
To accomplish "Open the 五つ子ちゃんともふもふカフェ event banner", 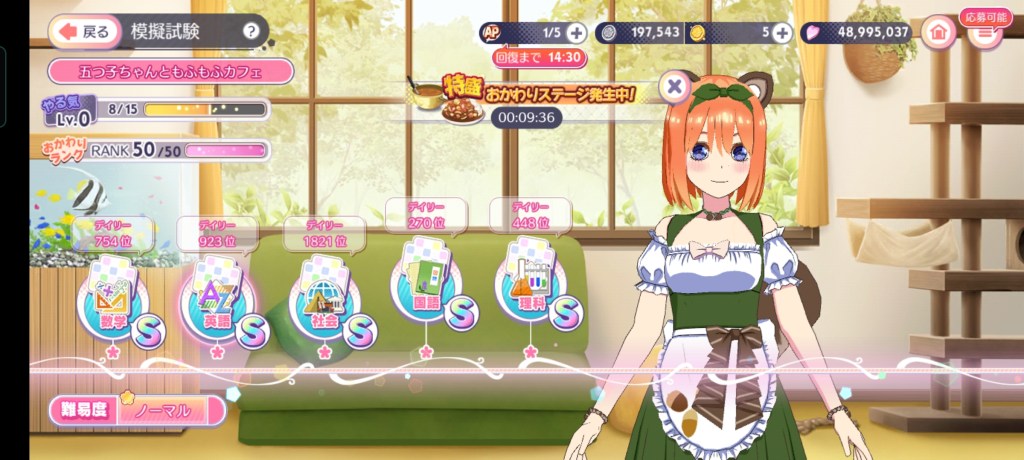I will pyautogui.click(x=170, y=71).
